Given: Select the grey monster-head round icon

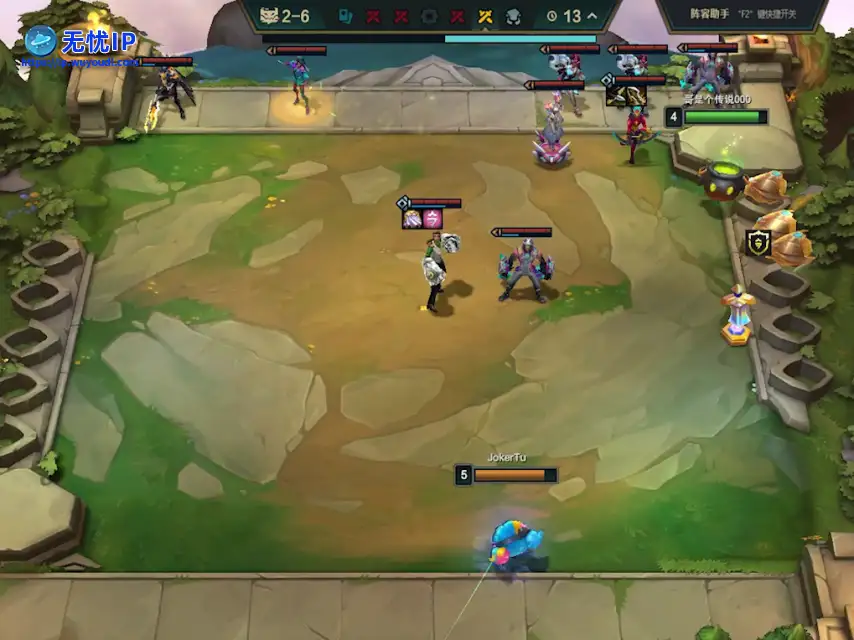Looking at the screenshot, I should (512, 16).
